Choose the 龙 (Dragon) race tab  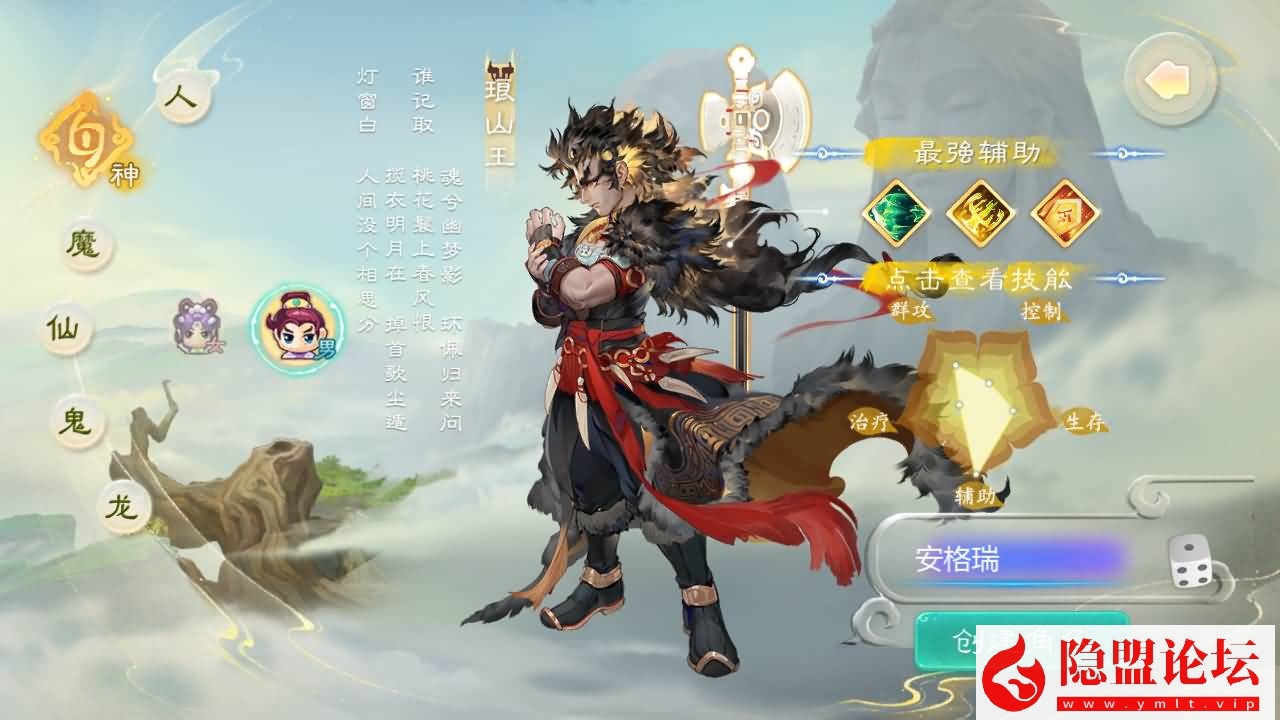(124, 508)
